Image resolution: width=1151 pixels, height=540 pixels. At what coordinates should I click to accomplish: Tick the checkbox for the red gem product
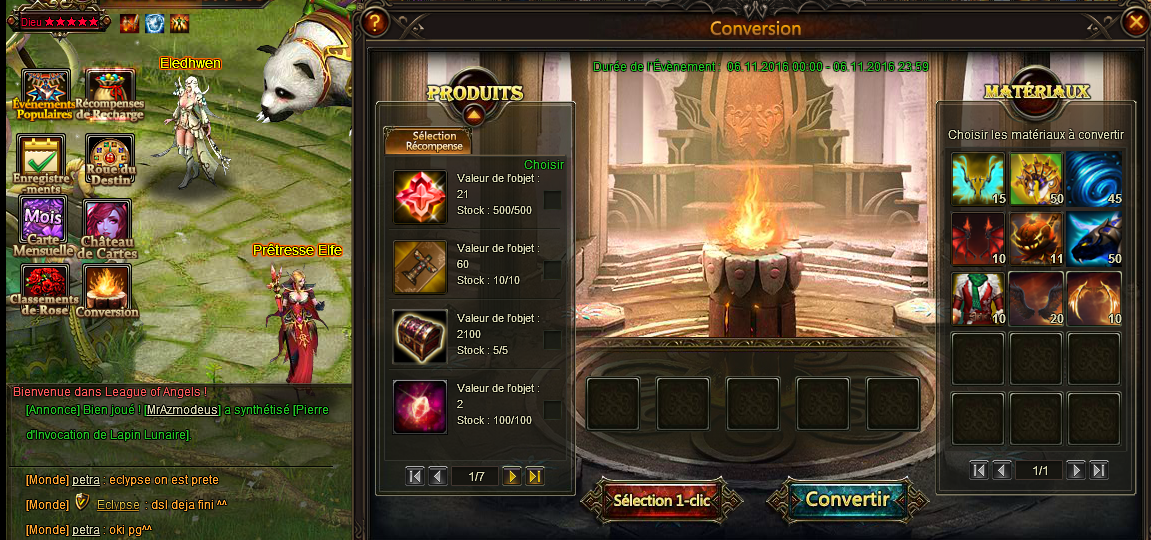click(x=552, y=200)
